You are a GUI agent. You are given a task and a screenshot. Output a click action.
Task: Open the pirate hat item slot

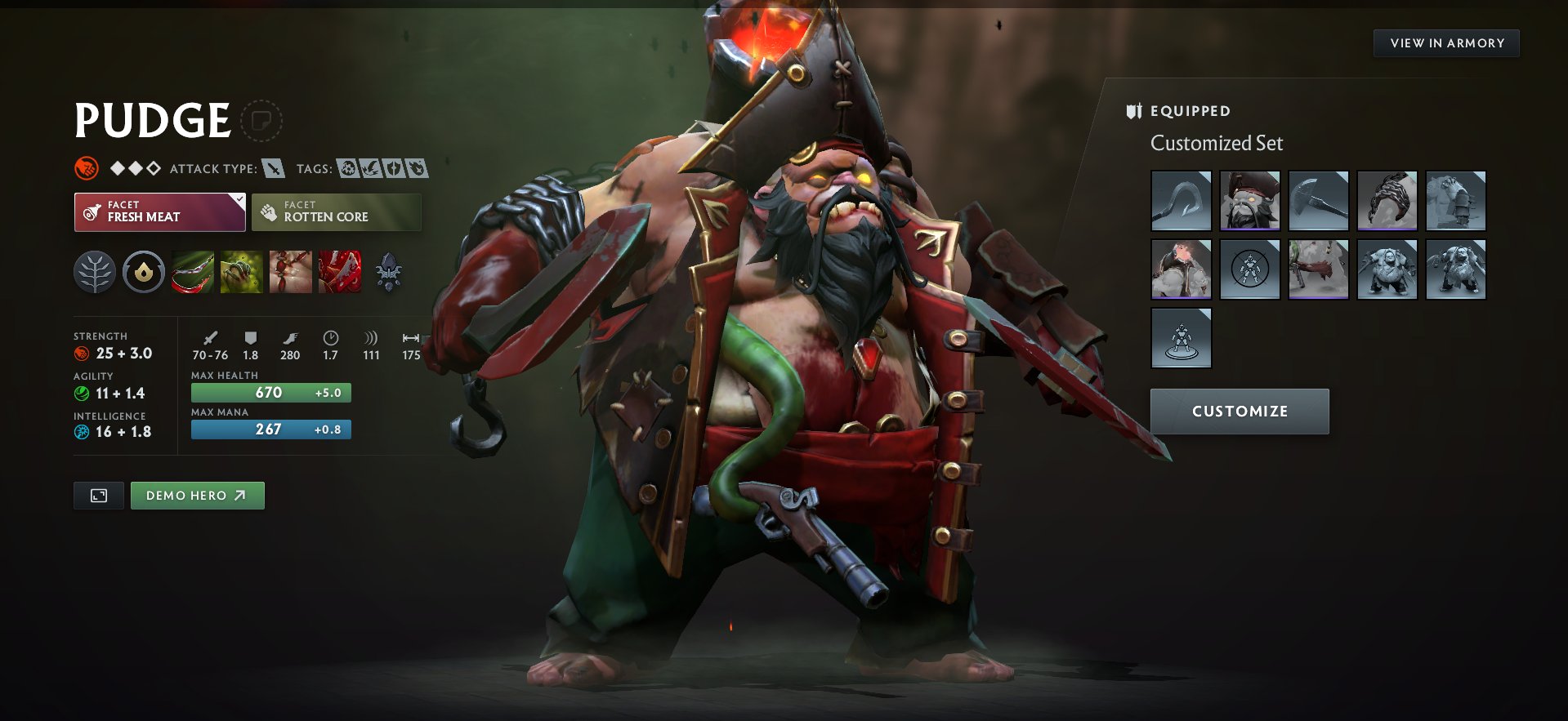click(1249, 201)
